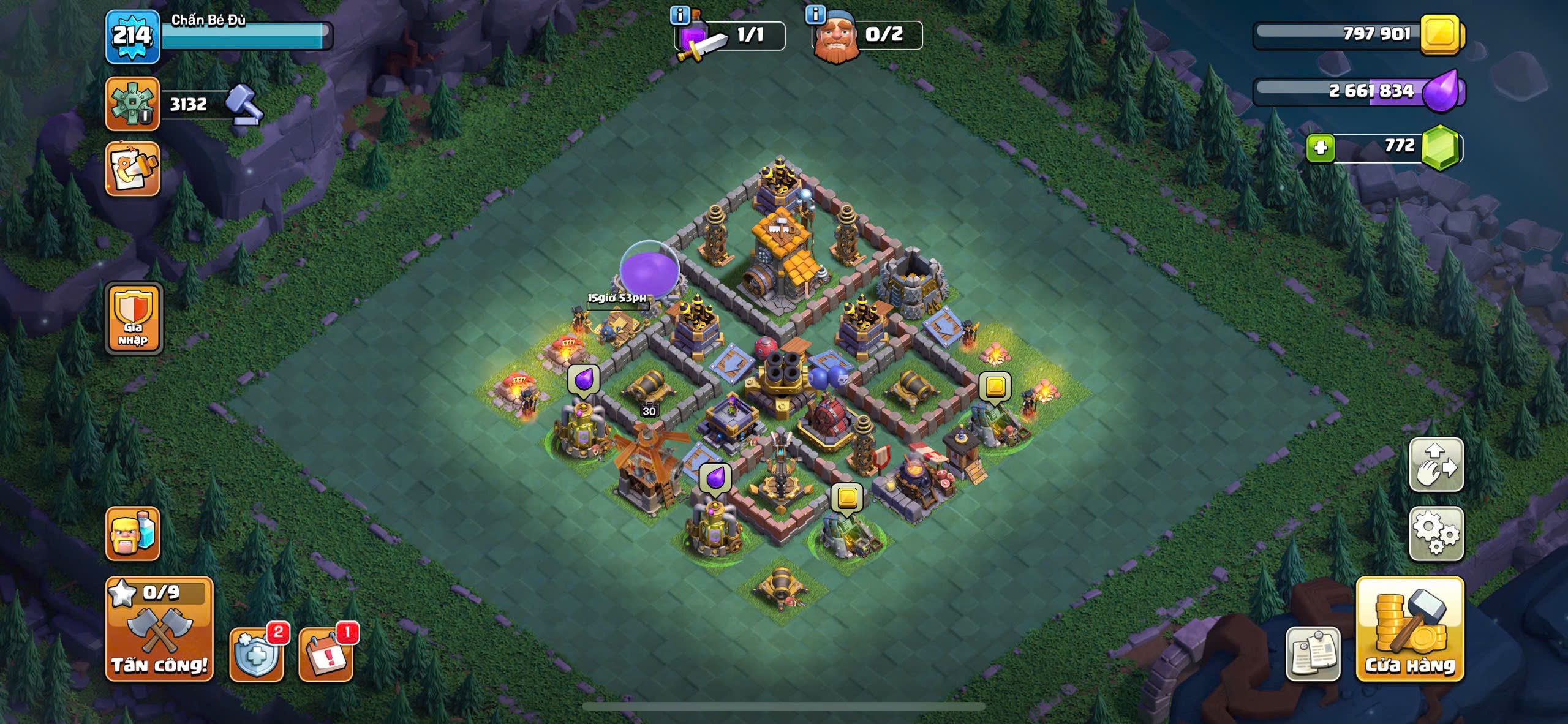Show the battle machine info icon

[x=680, y=15]
